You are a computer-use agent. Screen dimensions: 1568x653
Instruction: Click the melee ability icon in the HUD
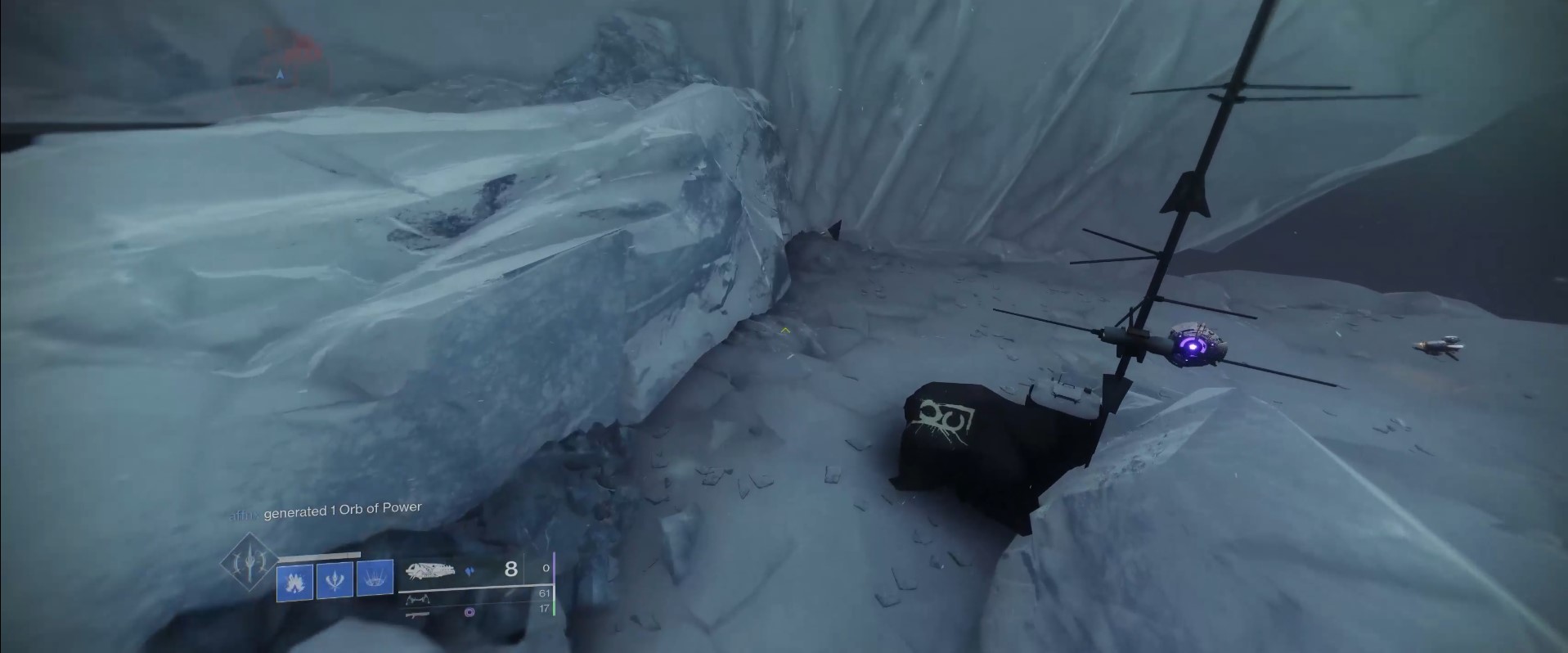coord(335,580)
